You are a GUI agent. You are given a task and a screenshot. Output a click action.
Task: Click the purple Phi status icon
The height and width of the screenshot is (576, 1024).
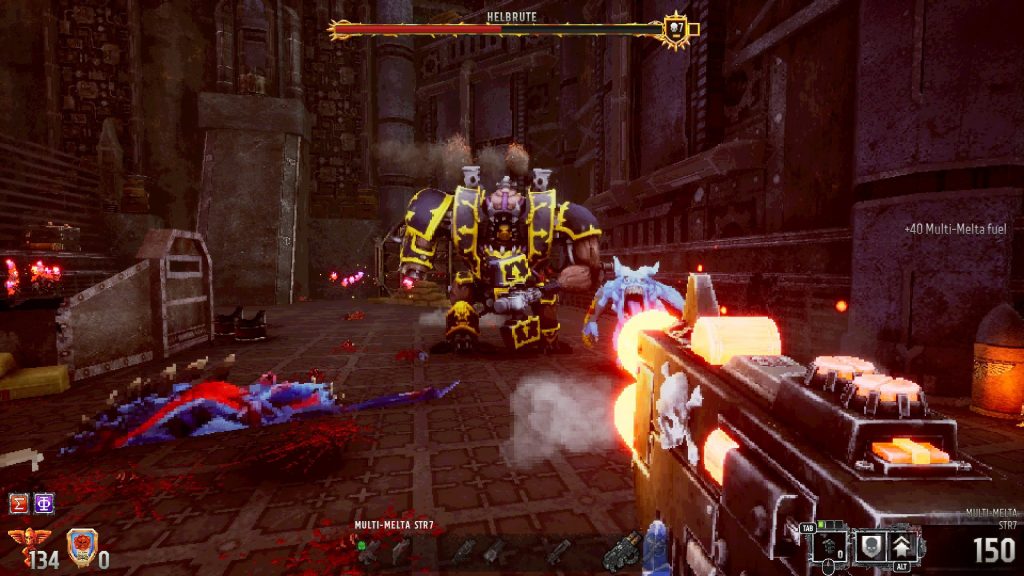[44, 503]
